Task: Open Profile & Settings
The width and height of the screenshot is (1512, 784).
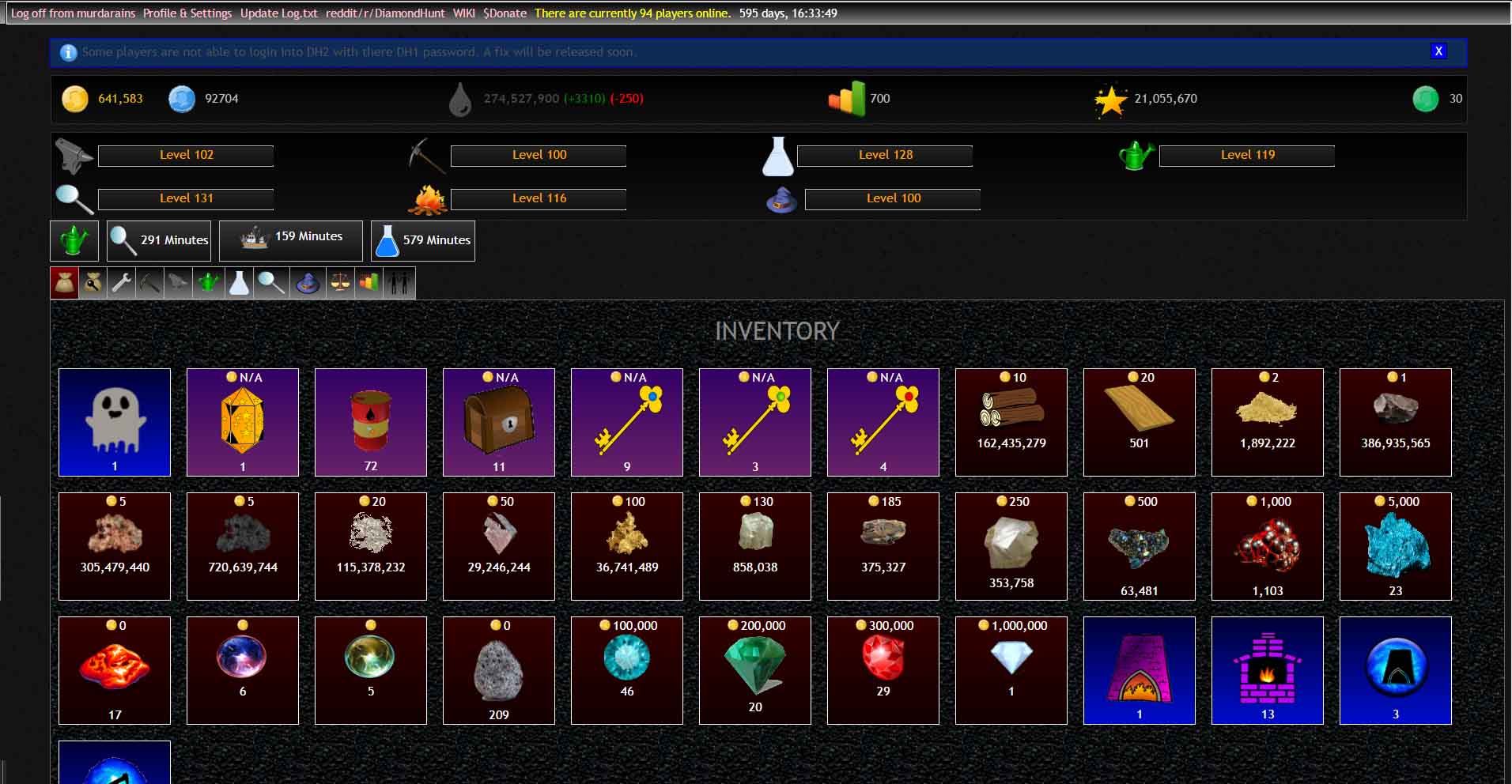Action: (x=186, y=13)
